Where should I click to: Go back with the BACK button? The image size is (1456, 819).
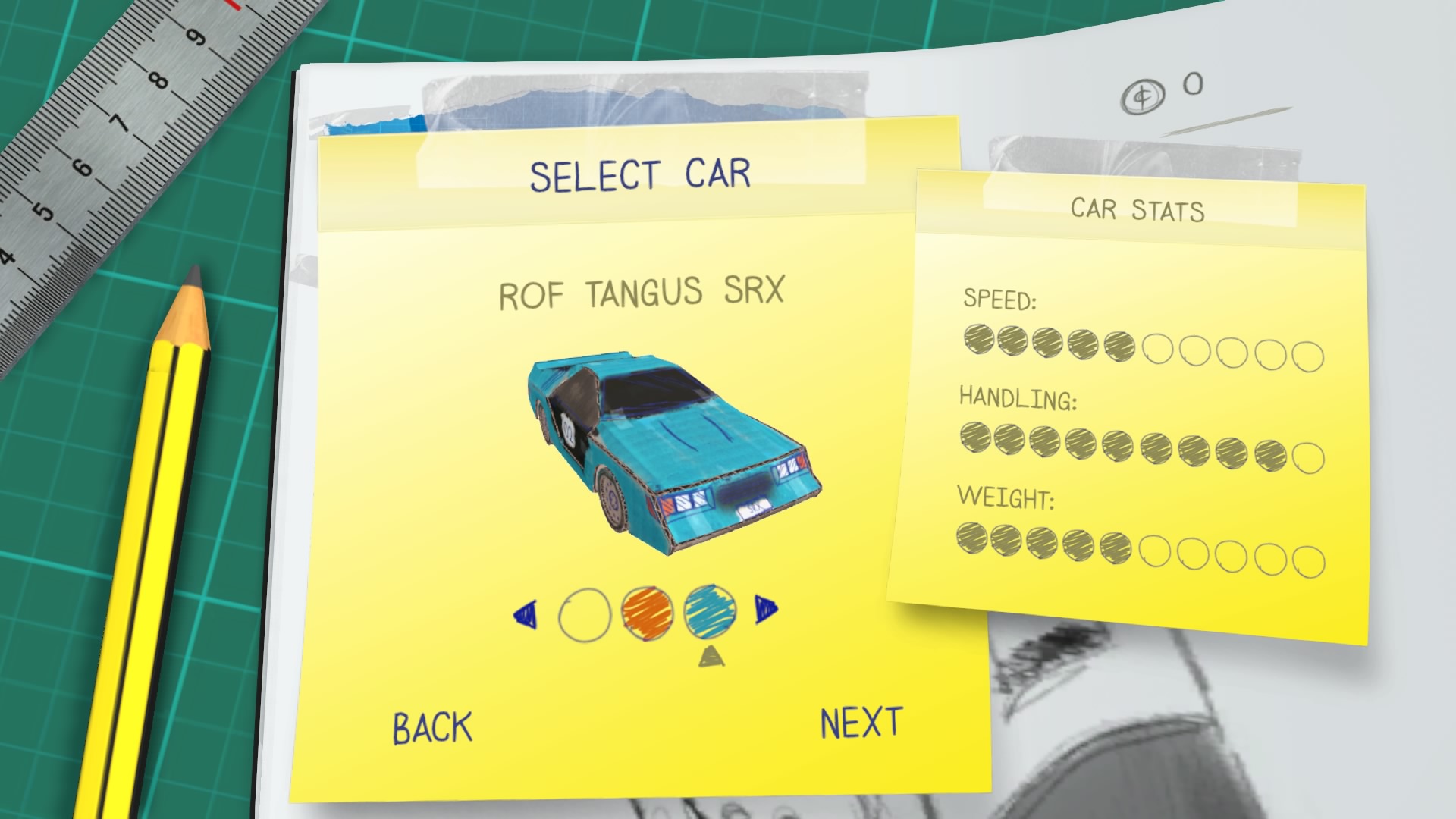tap(432, 727)
